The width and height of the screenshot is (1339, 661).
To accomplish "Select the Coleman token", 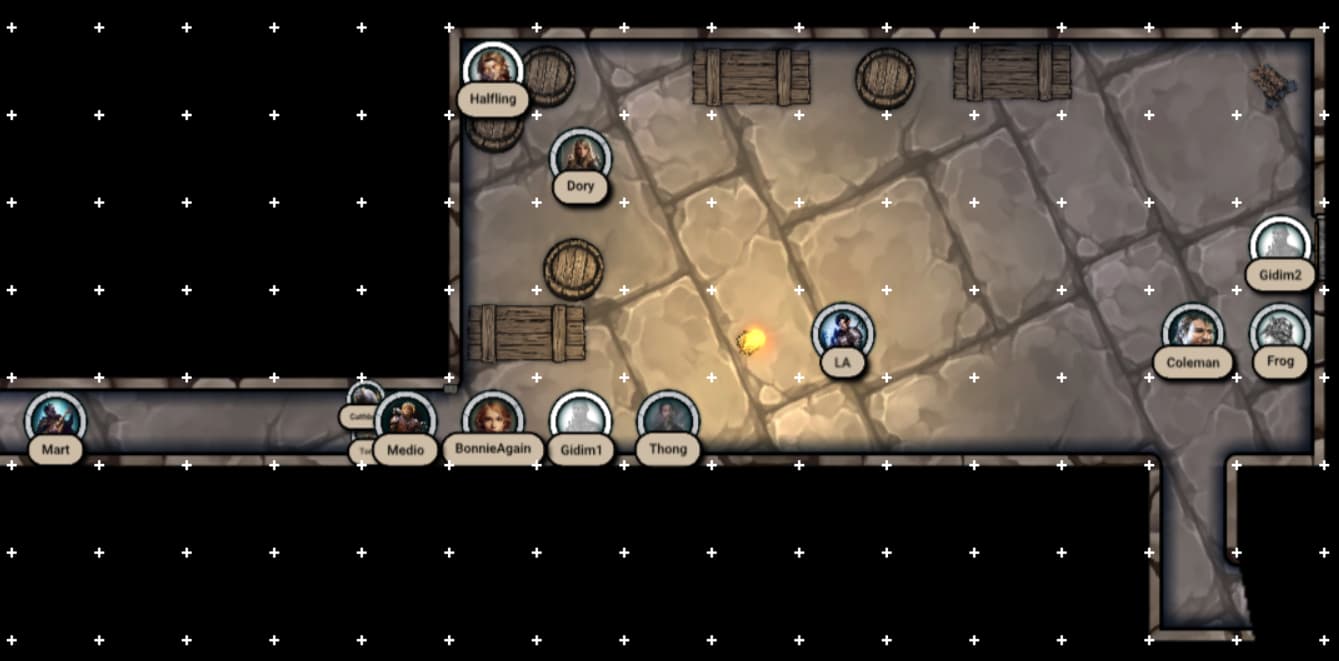I will (x=1193, y=332).
